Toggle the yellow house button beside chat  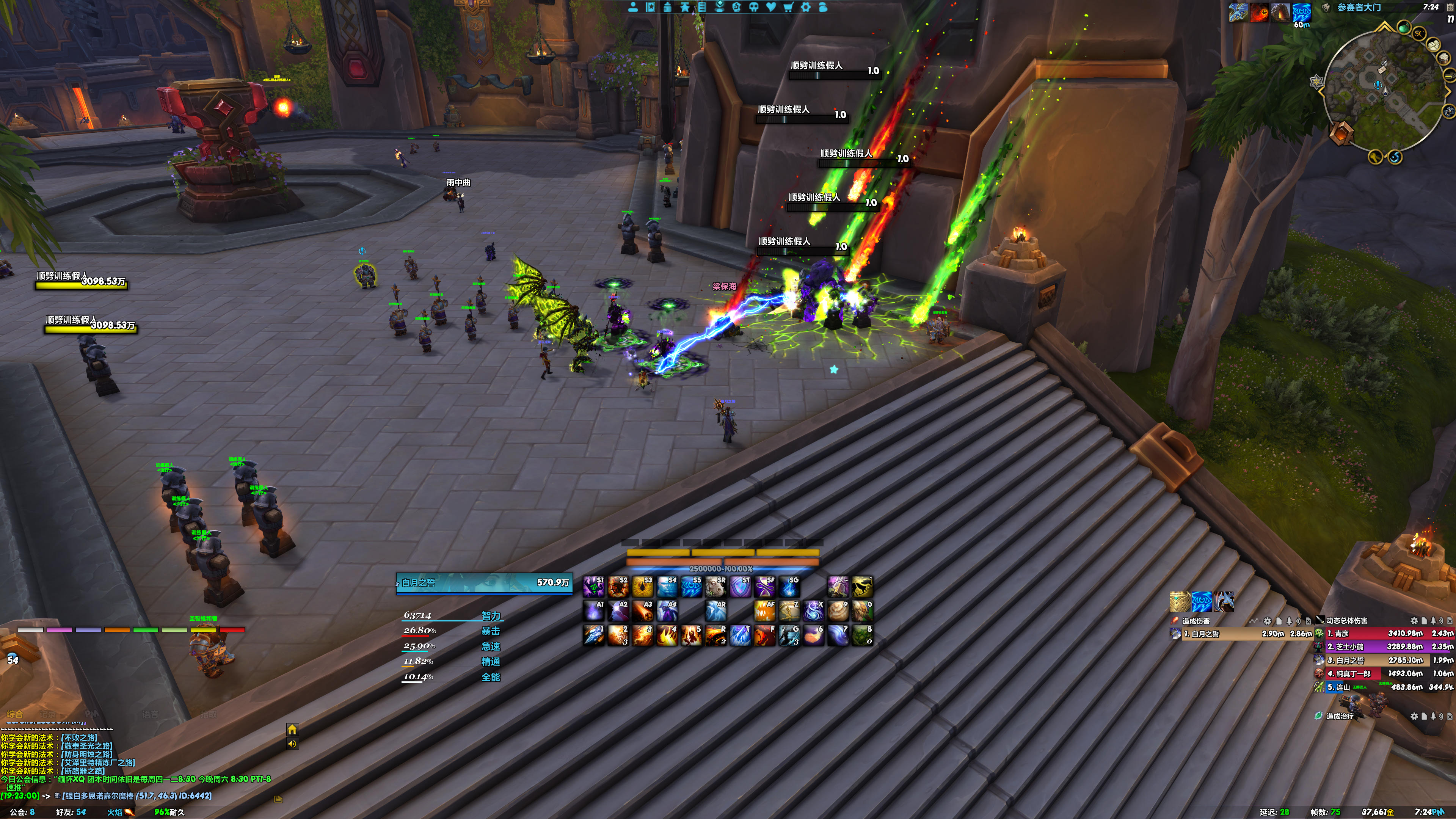(x=292, y=730)
